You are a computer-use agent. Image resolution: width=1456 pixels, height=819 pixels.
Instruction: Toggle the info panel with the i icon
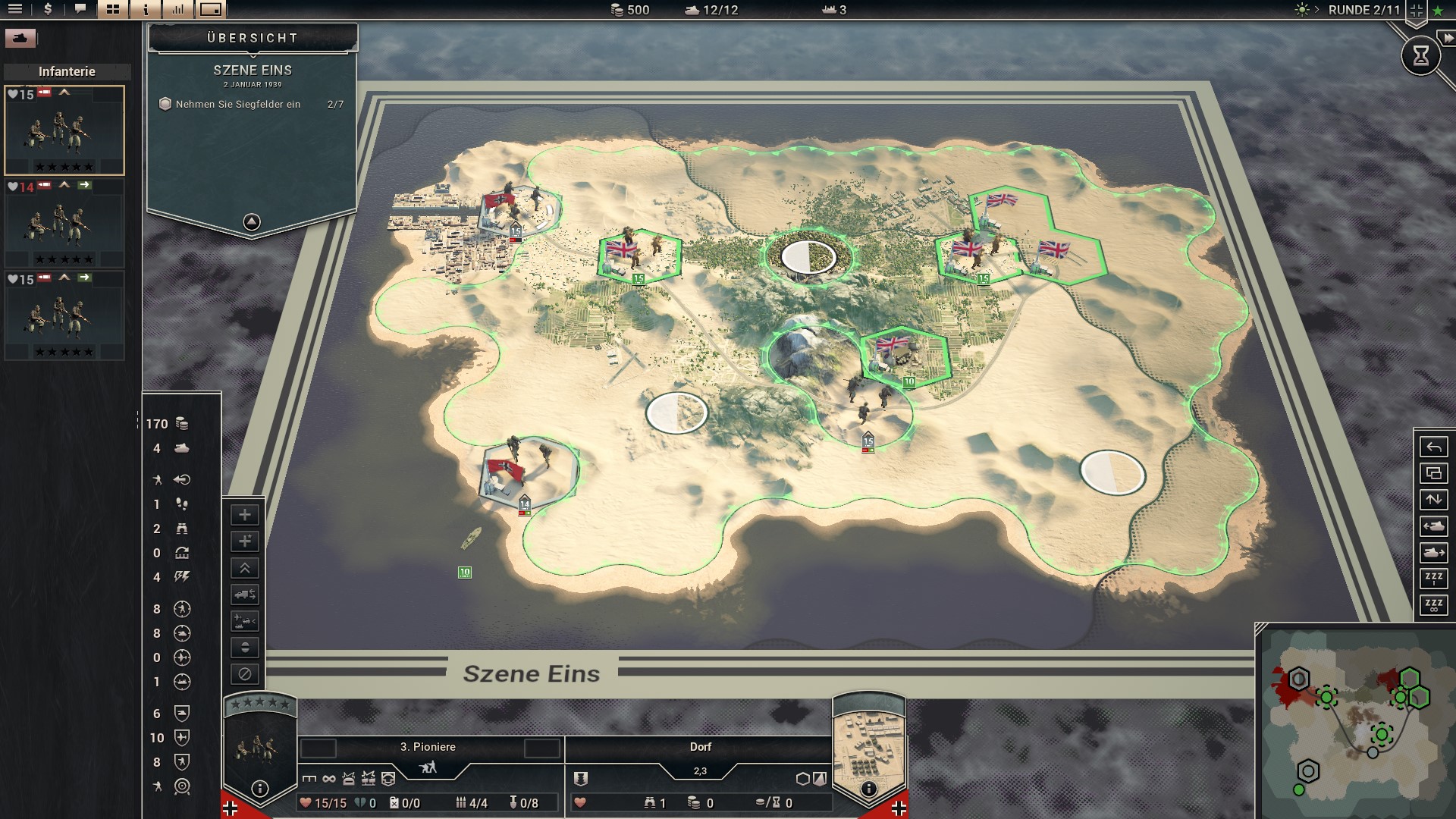(x=144, y=11)
